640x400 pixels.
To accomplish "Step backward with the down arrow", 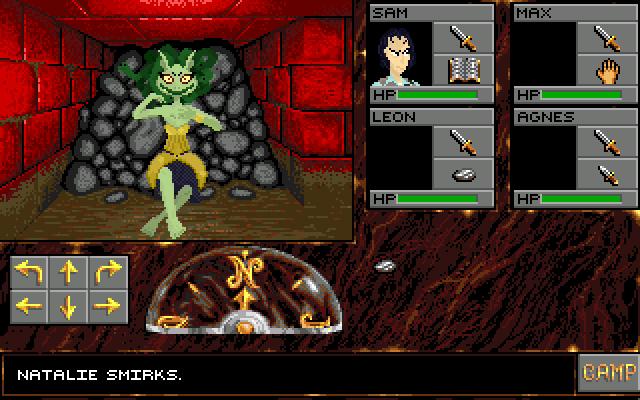I will [68, 305].
